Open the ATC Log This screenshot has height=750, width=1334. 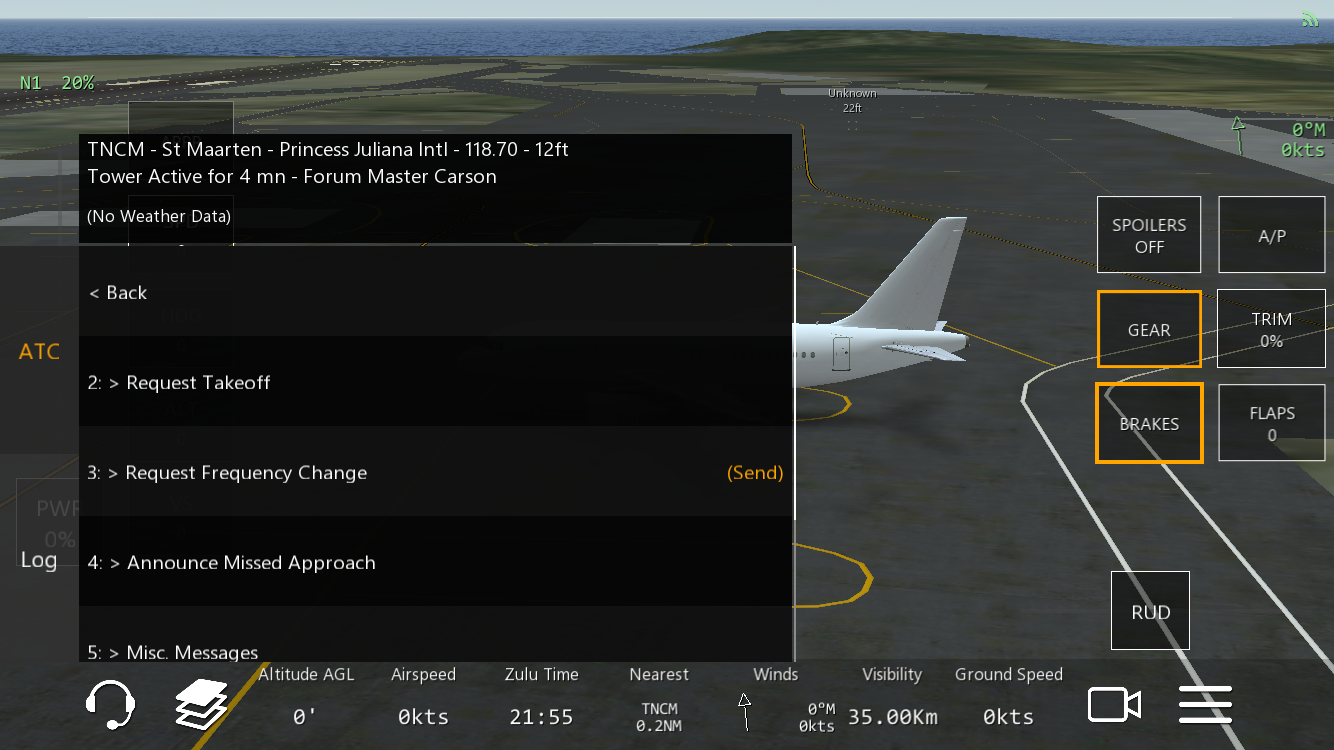click(39, 560)
